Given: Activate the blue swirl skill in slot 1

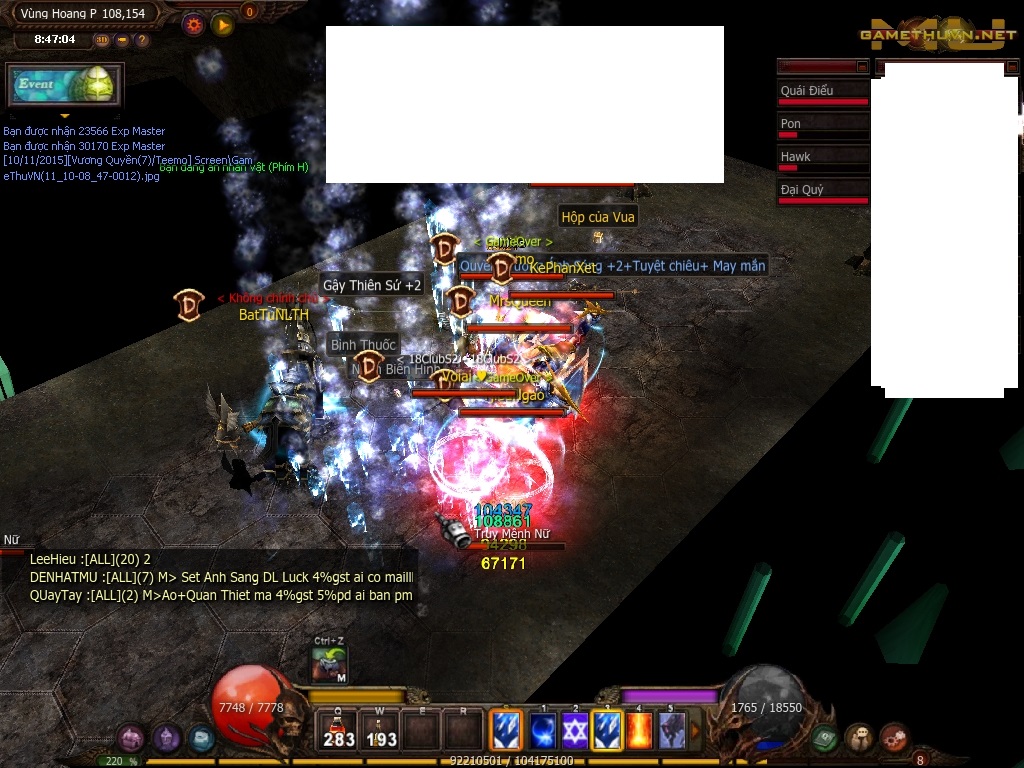Looking at the screenshot, I should pyautogui.click(x=542, y=731).
